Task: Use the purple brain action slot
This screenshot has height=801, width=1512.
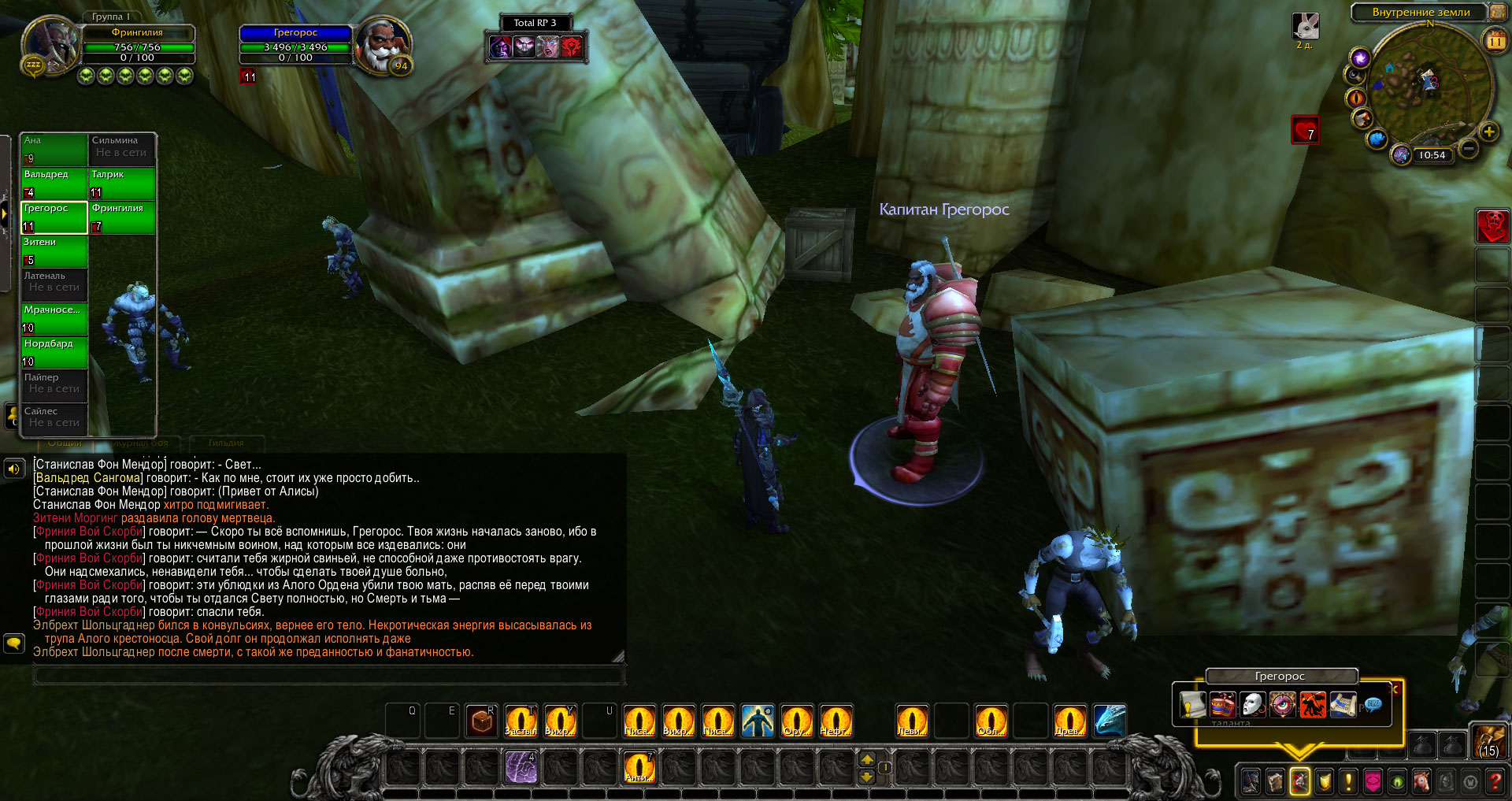Action: point(521,767)
